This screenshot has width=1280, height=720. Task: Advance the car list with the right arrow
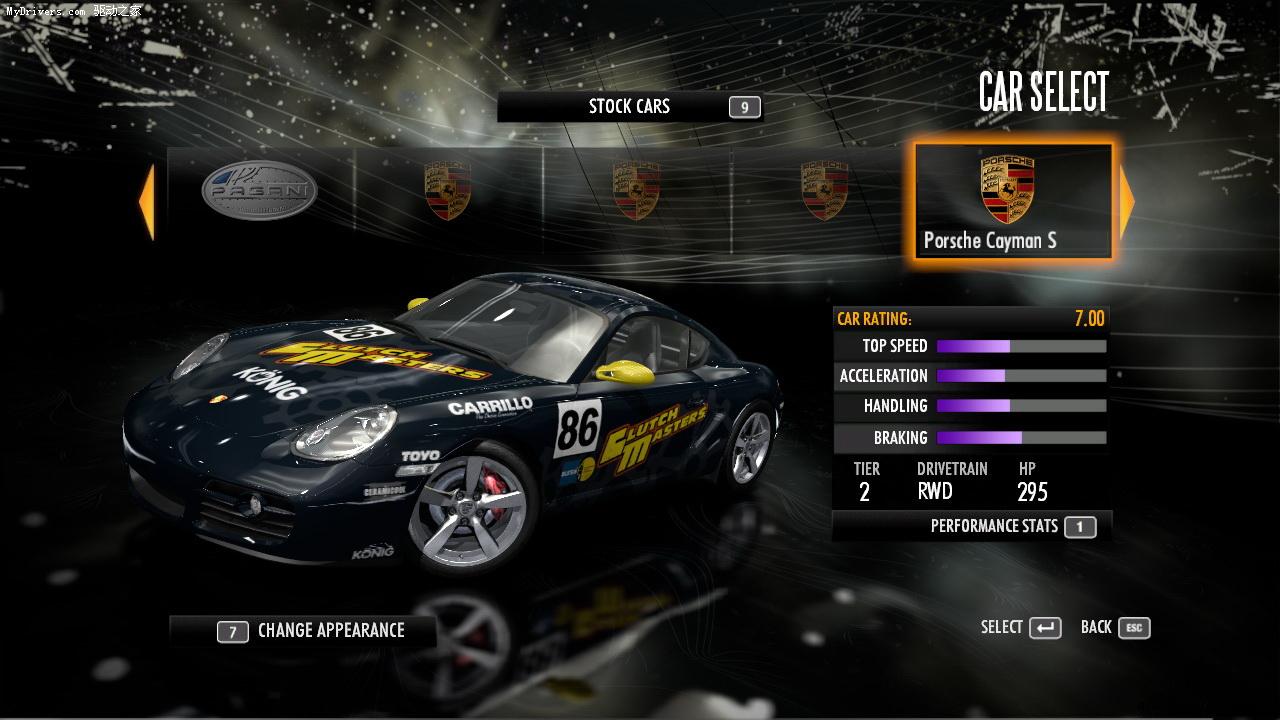pos(1127,202)
